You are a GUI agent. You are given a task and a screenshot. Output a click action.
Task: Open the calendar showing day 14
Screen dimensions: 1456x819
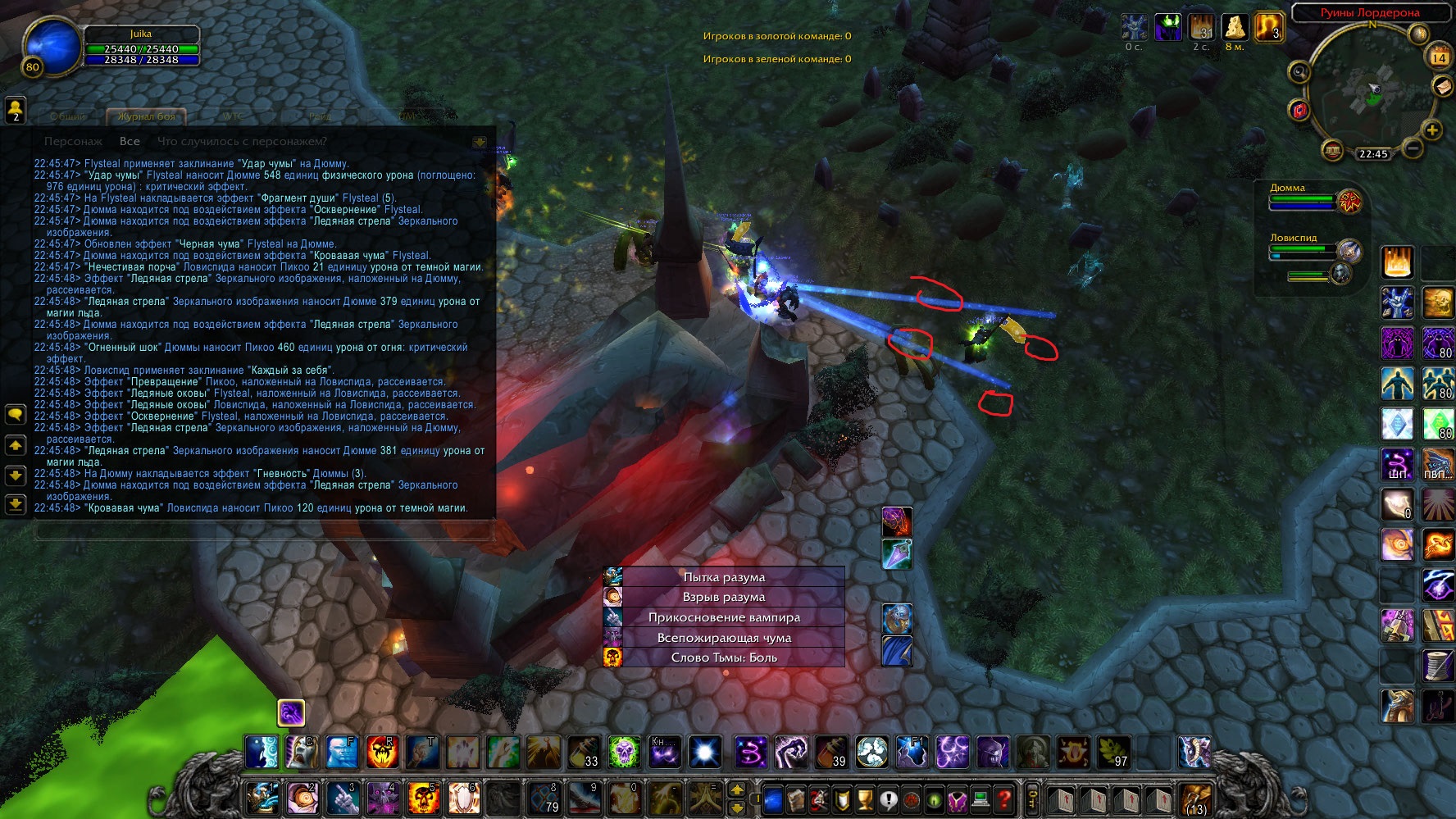[x=1439, y=57]
